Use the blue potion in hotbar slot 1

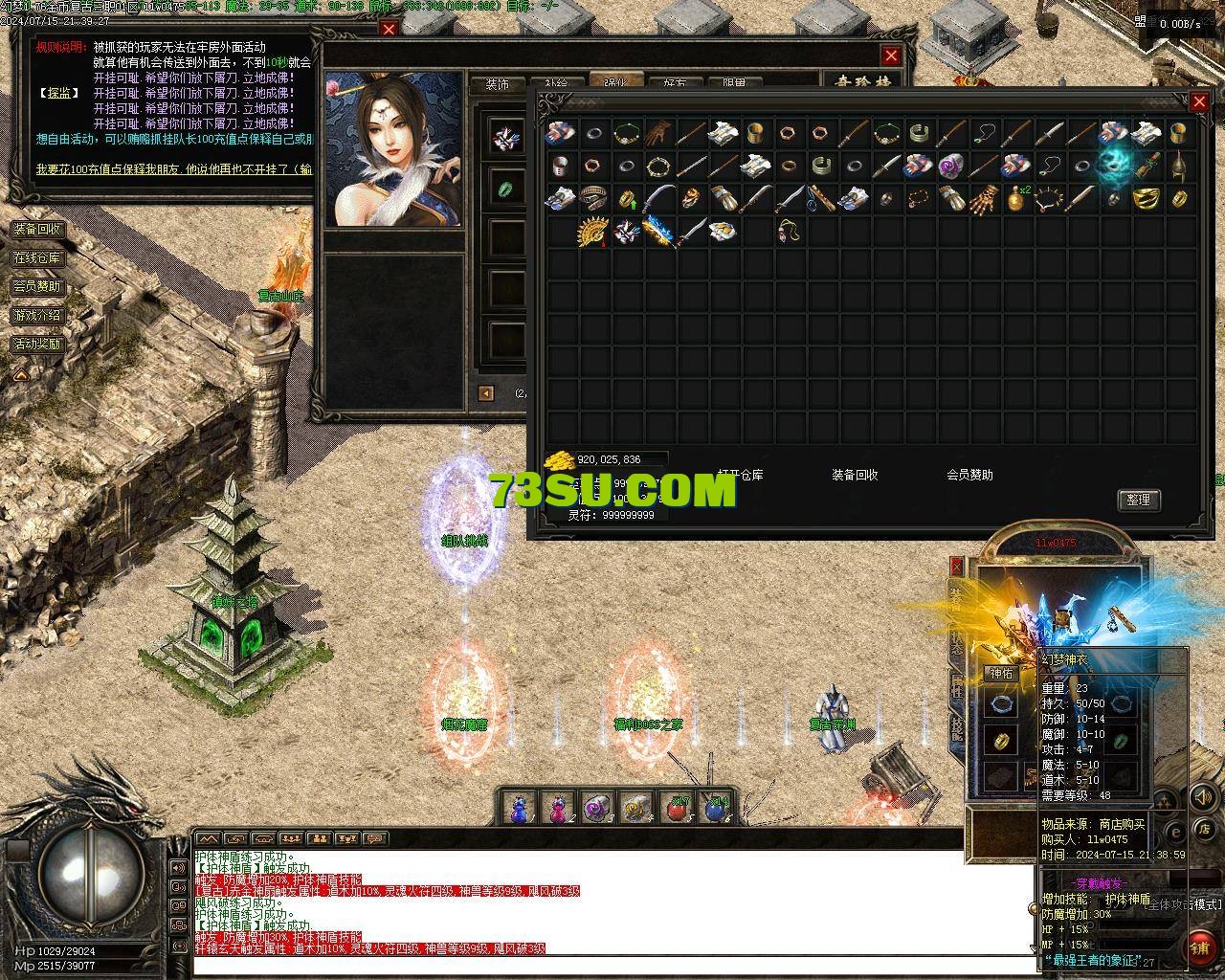click(x=519, y=809)
